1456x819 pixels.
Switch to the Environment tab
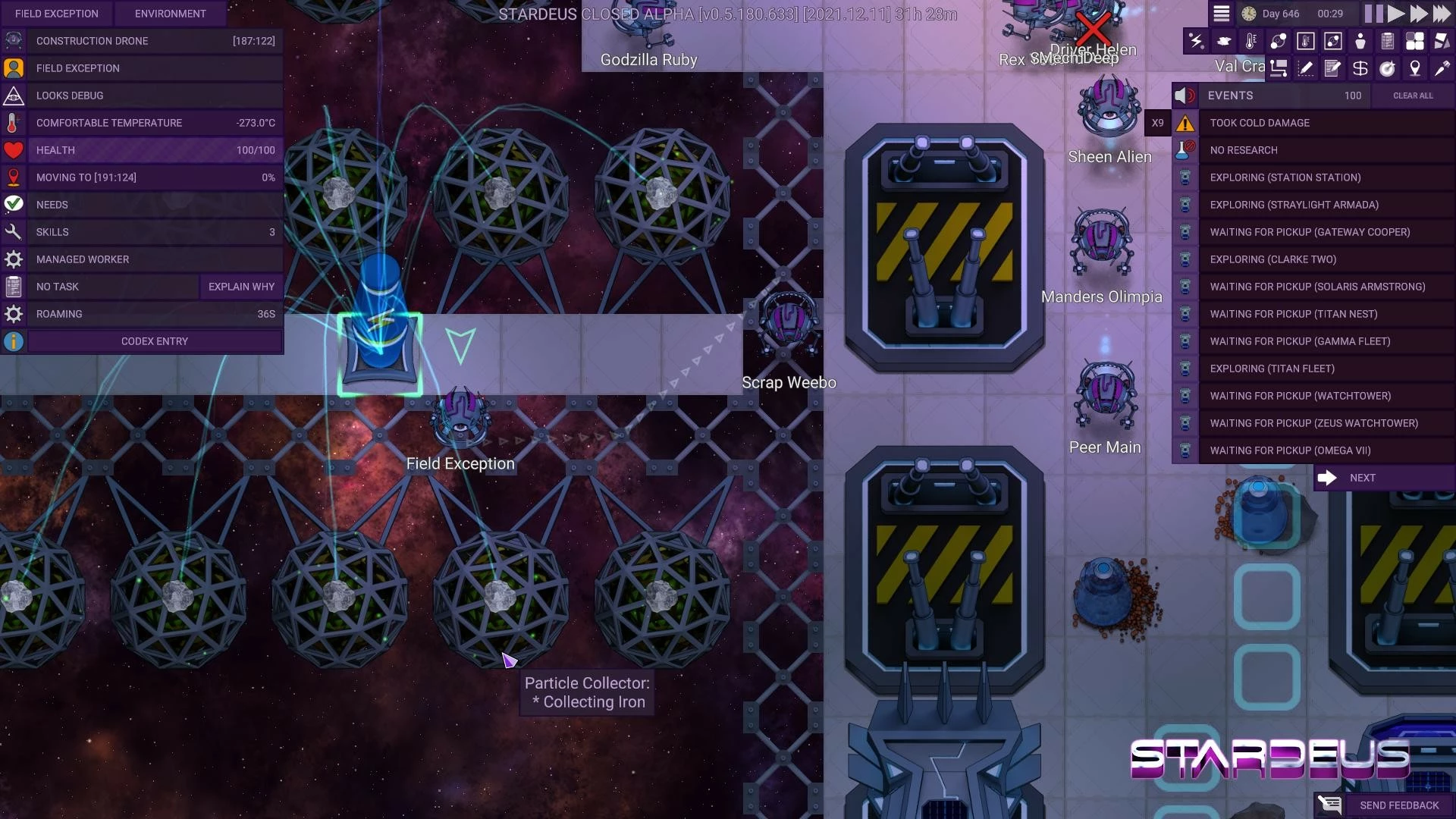170,14
